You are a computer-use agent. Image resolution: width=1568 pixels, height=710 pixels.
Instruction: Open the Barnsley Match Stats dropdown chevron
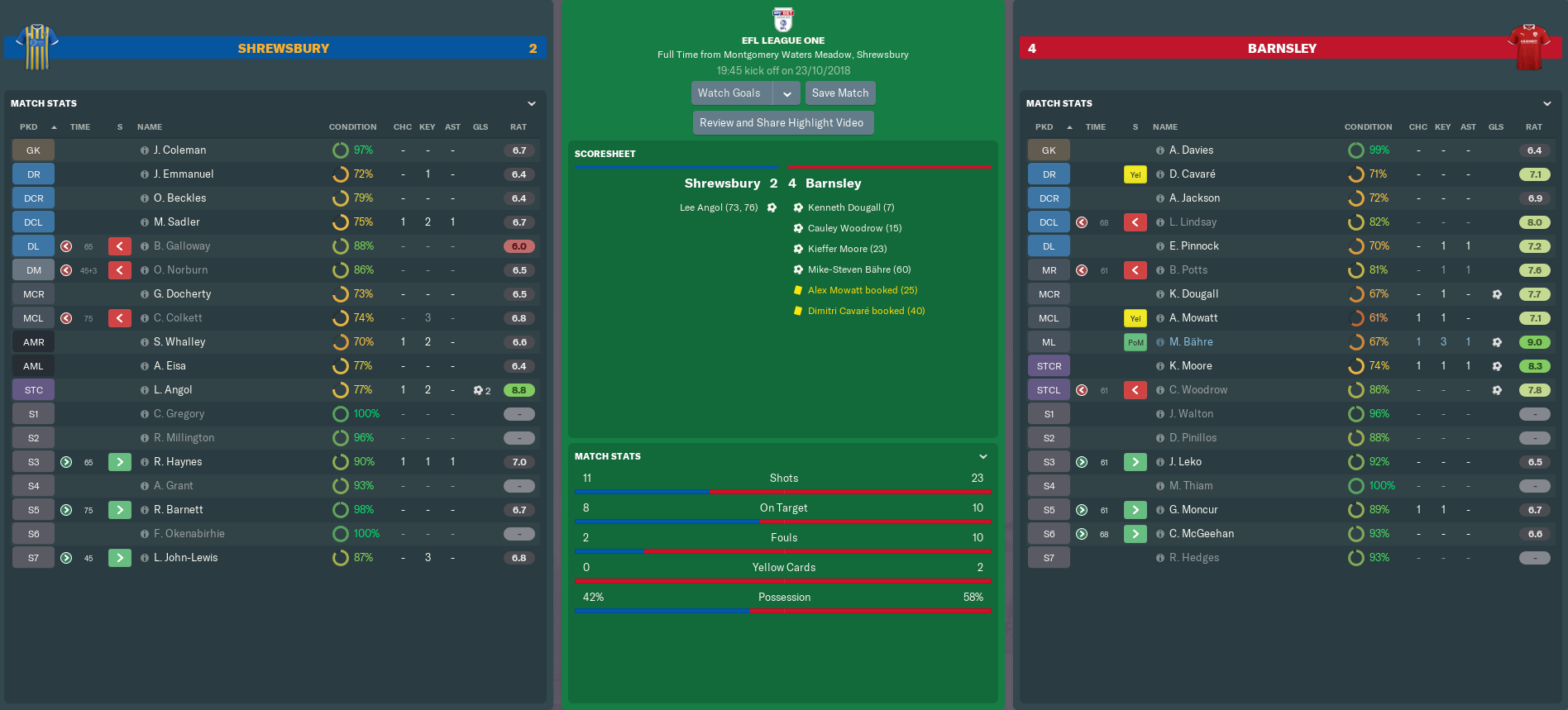coord(1547,103)
